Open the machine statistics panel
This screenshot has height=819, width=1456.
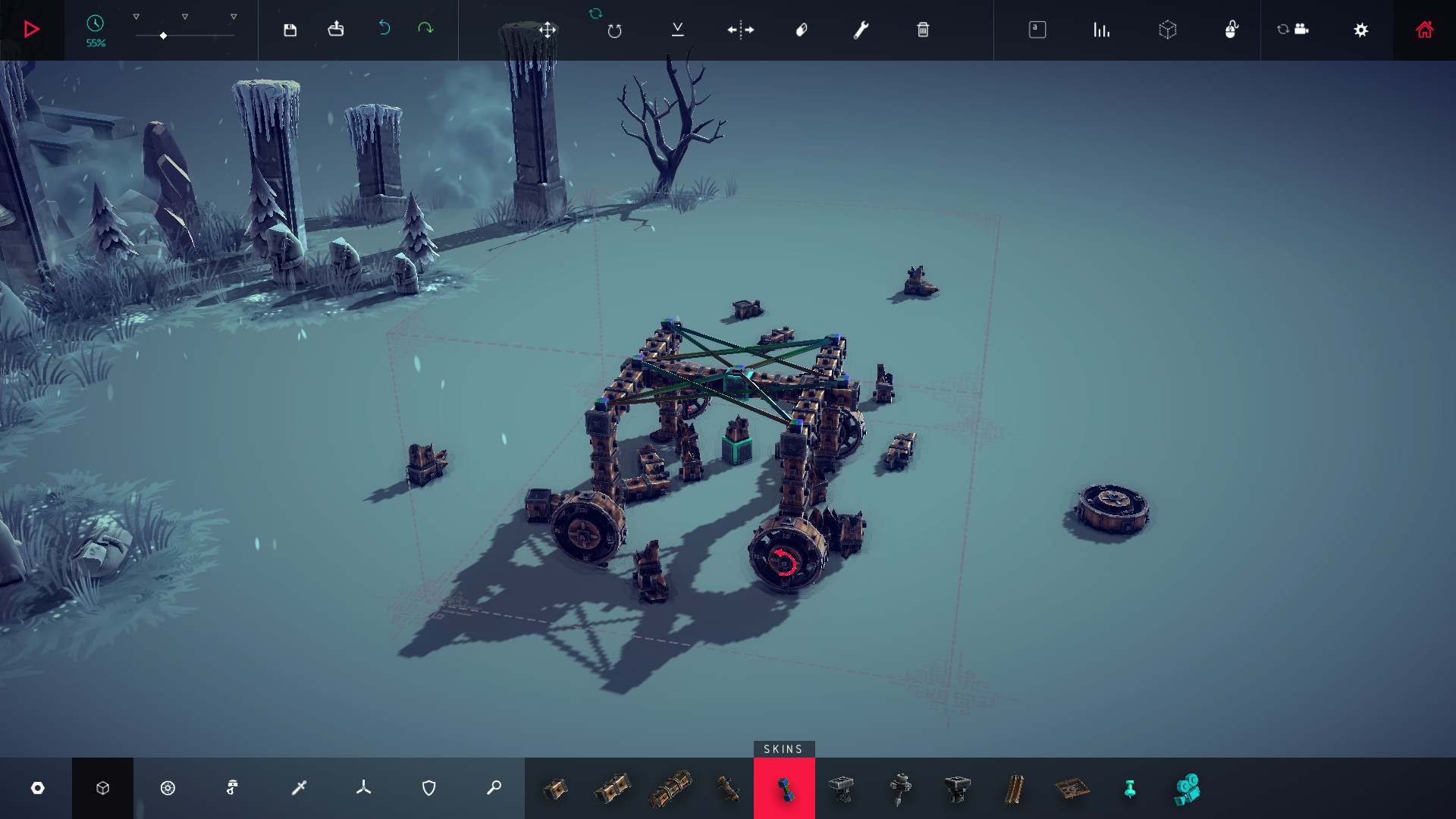[x=1101, y=30]
